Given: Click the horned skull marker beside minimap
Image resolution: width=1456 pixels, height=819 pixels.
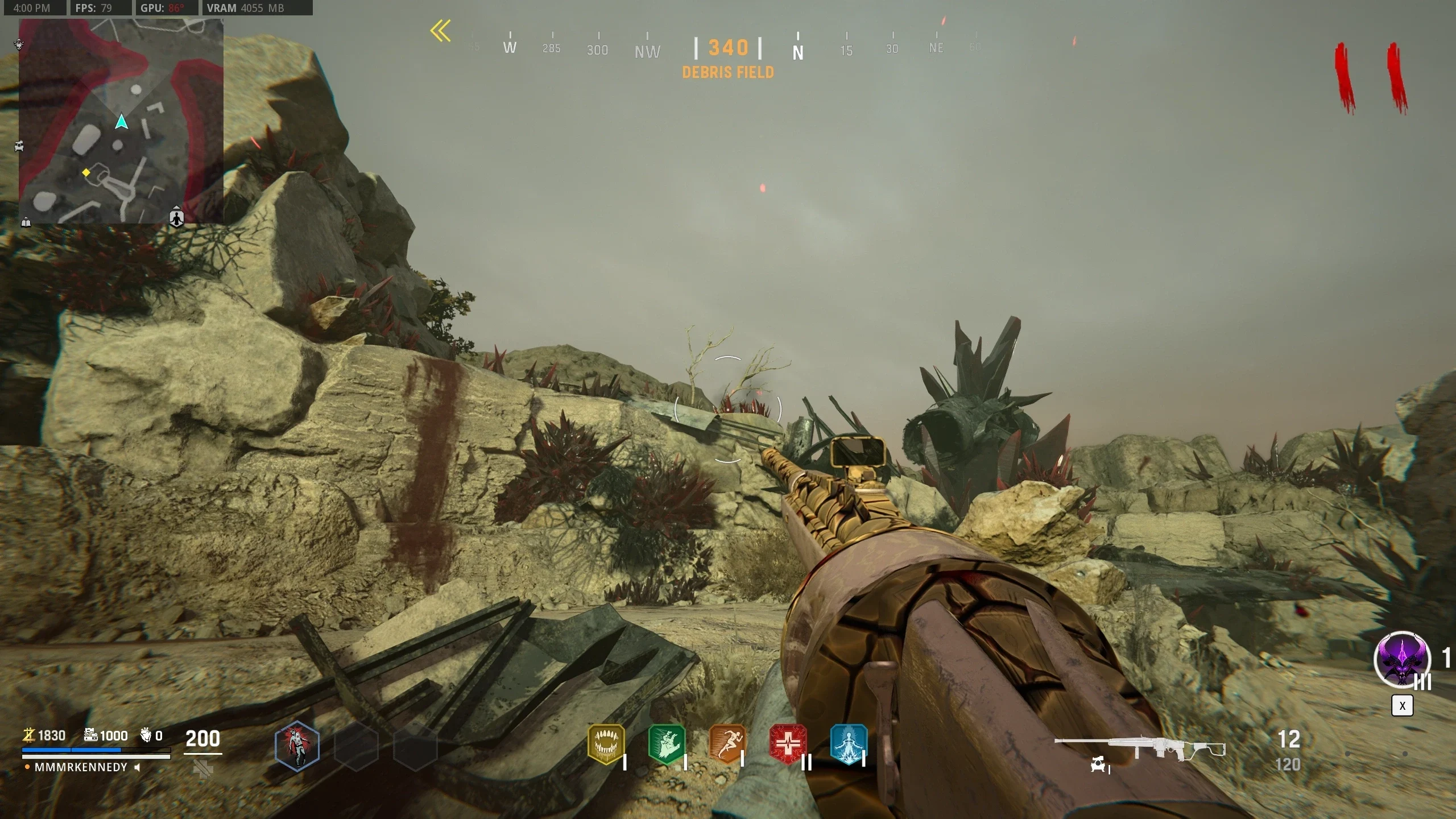Looking at the screenshot, I should click(x=19, y=44).
